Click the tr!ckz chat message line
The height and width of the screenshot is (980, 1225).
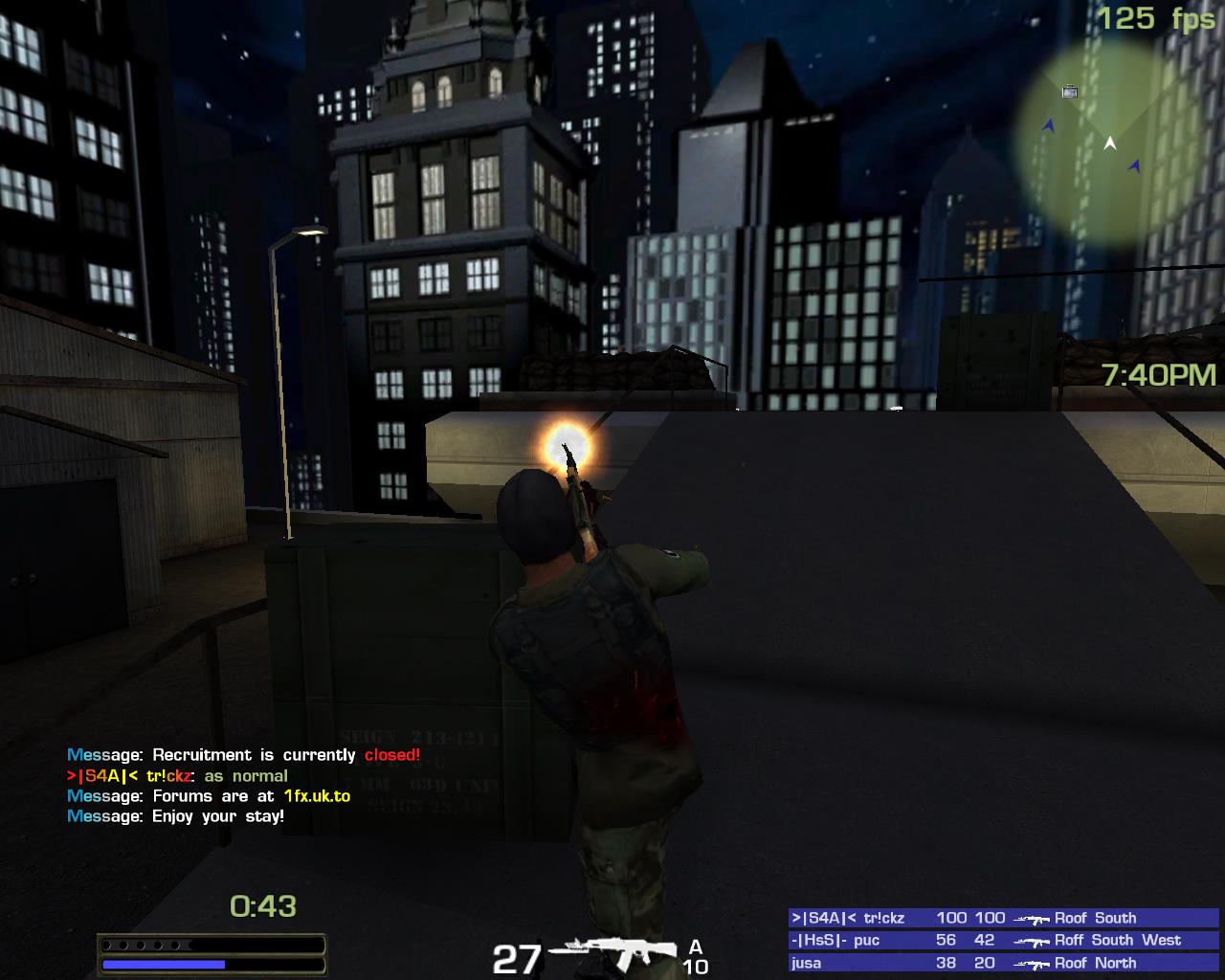pos(177,776)
